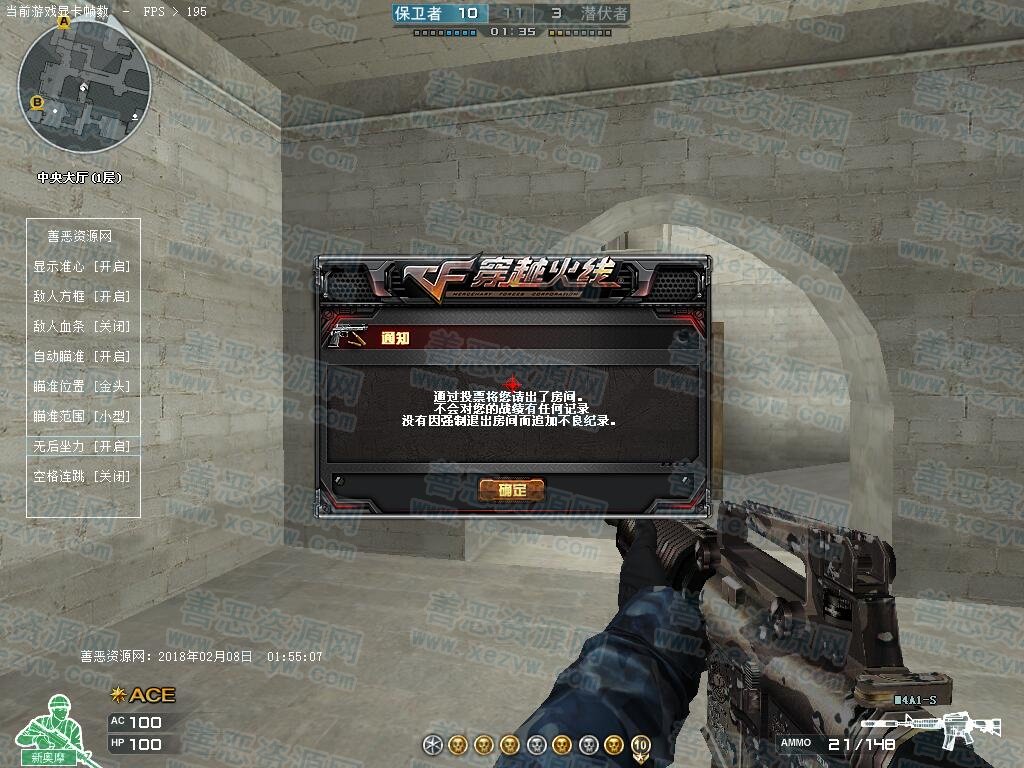
Task: Toggle the 显示准心 crosshair option
Action: pyautogui.click(x=82, y=267)
